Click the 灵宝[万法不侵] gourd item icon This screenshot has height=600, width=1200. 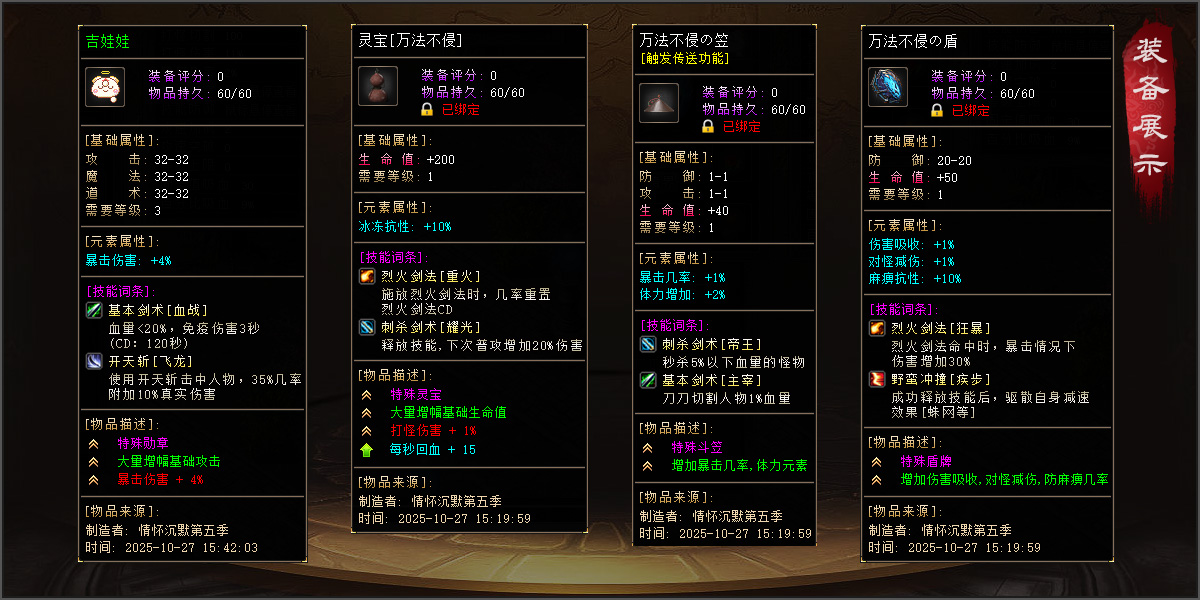pos(378,86)
